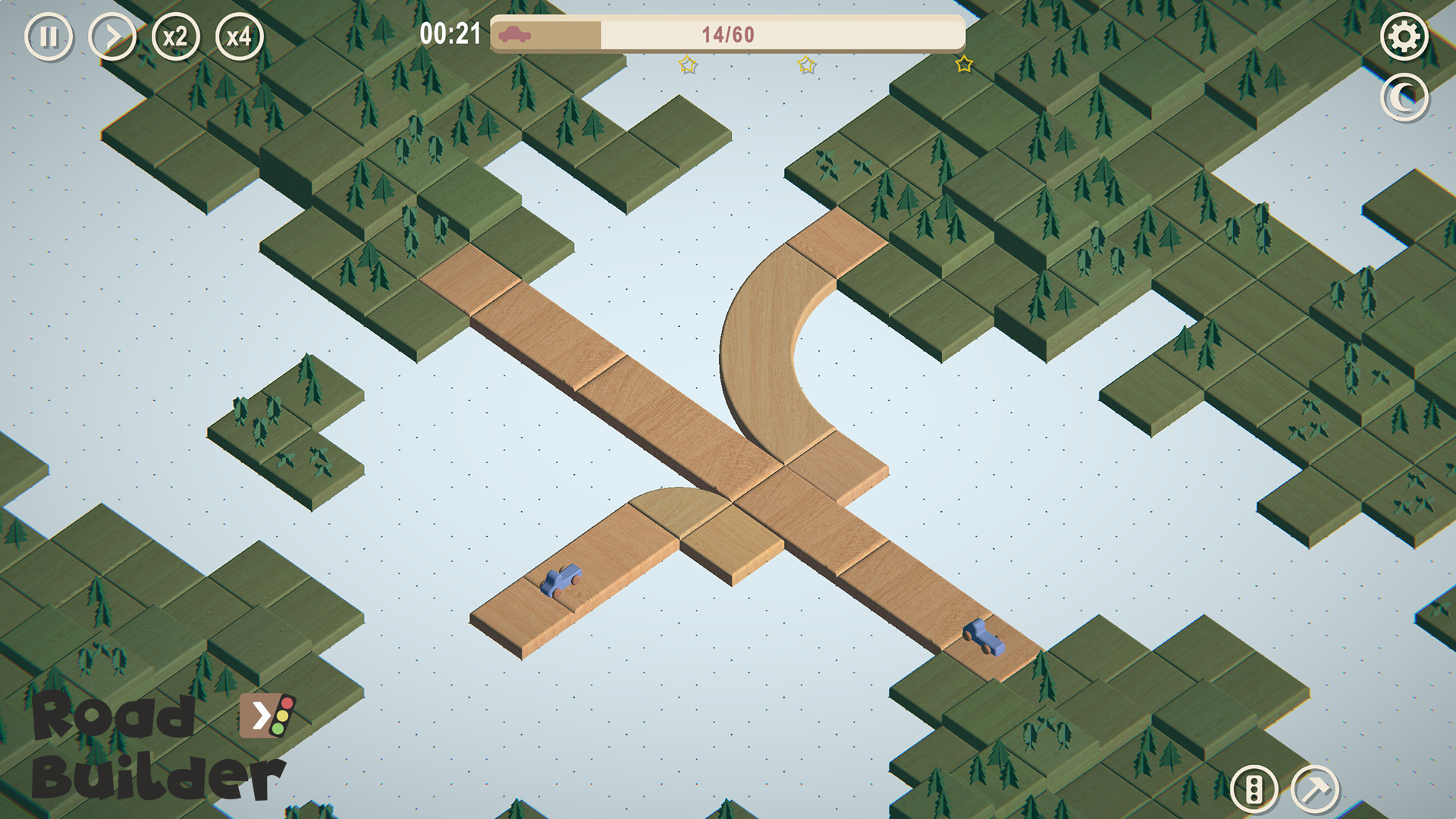
Task: Click the first star above the progress bar
Action: 687,64
